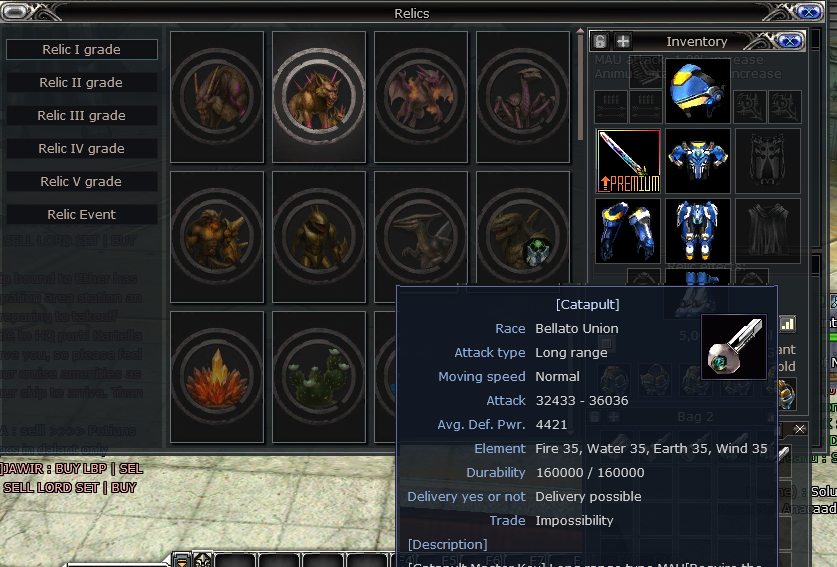Show Relic IV grade relics

[x=81, y=148]
